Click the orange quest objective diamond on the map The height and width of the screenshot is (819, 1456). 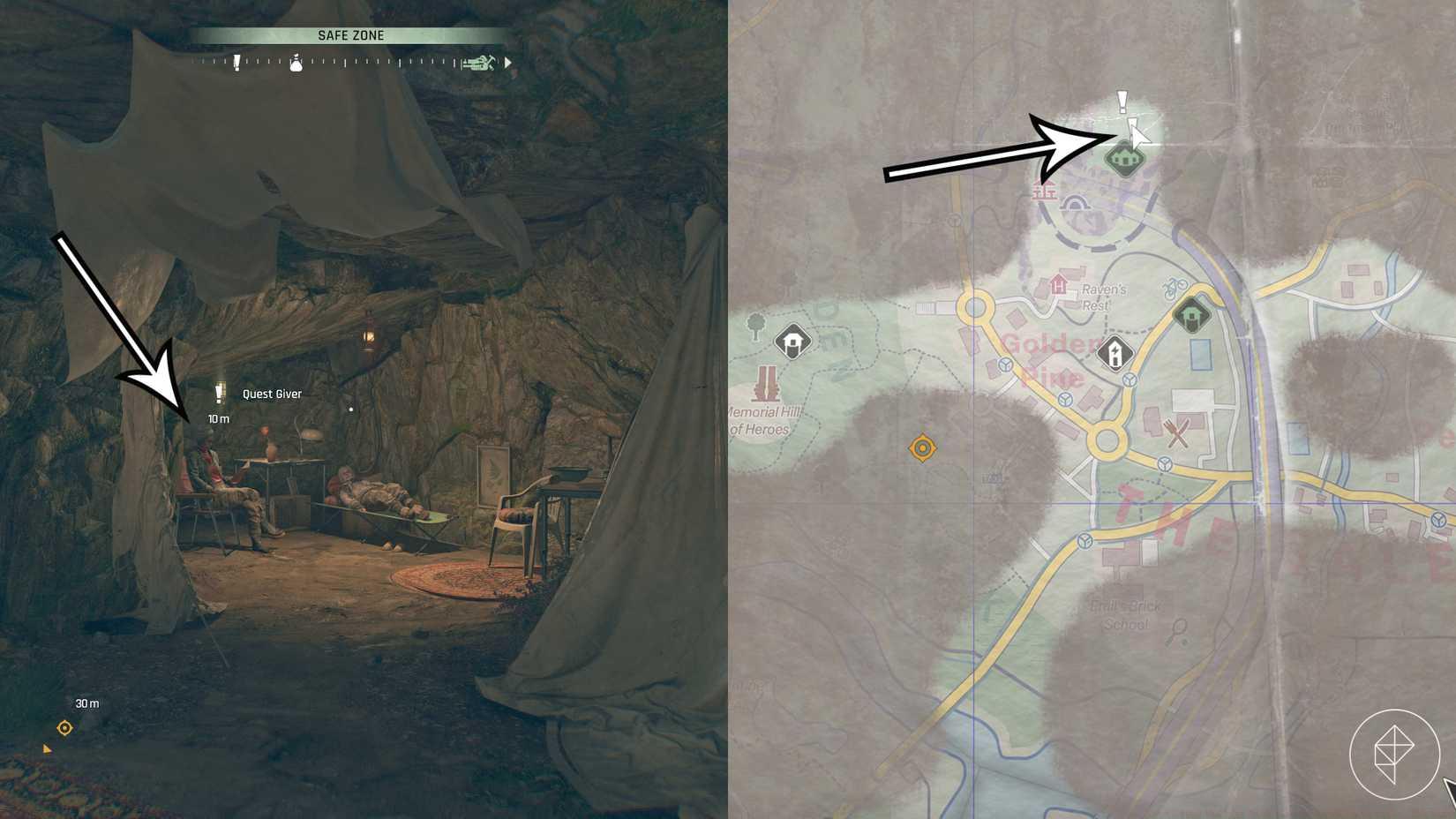click(x=923, y=448)
